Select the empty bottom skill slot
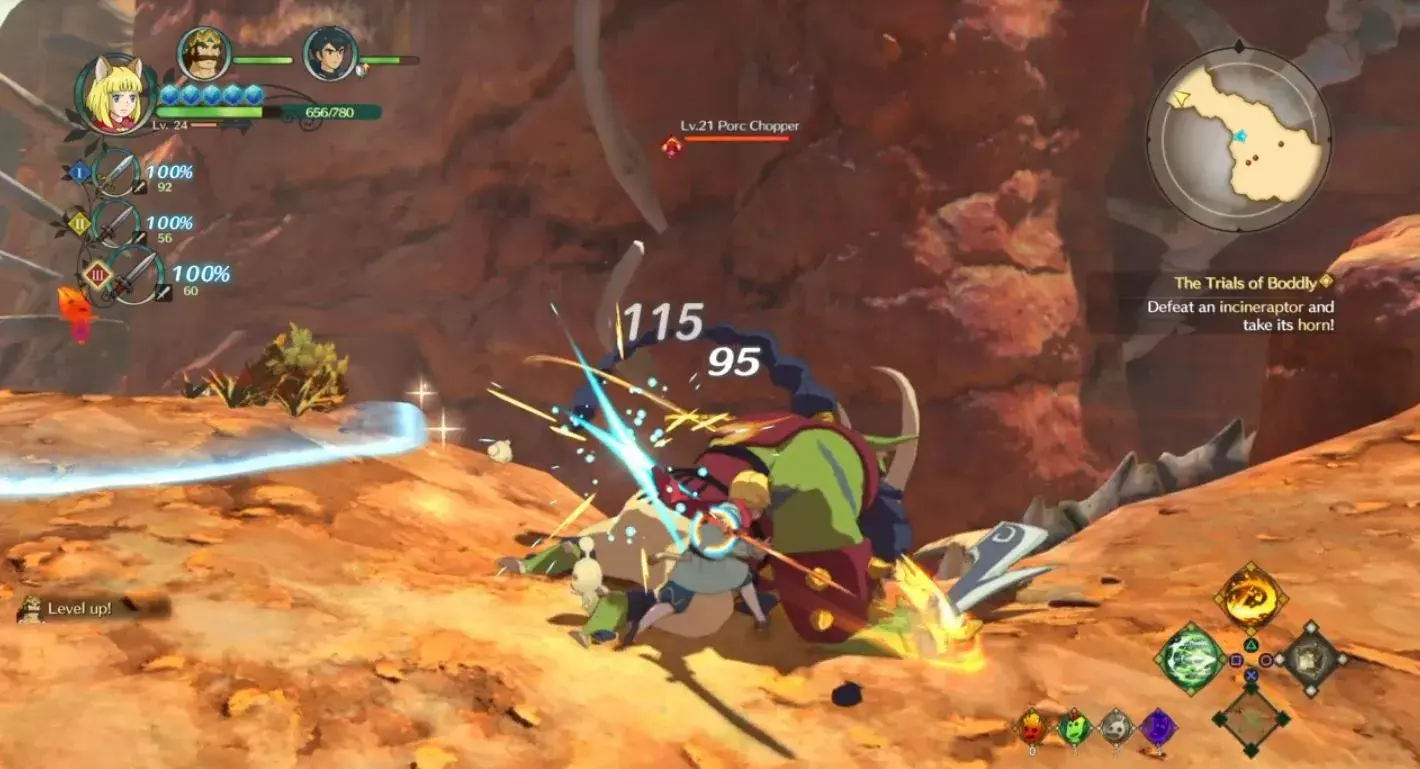Image resolution: width=1420 pixels, height=769 pixels. coord(1250,718)
